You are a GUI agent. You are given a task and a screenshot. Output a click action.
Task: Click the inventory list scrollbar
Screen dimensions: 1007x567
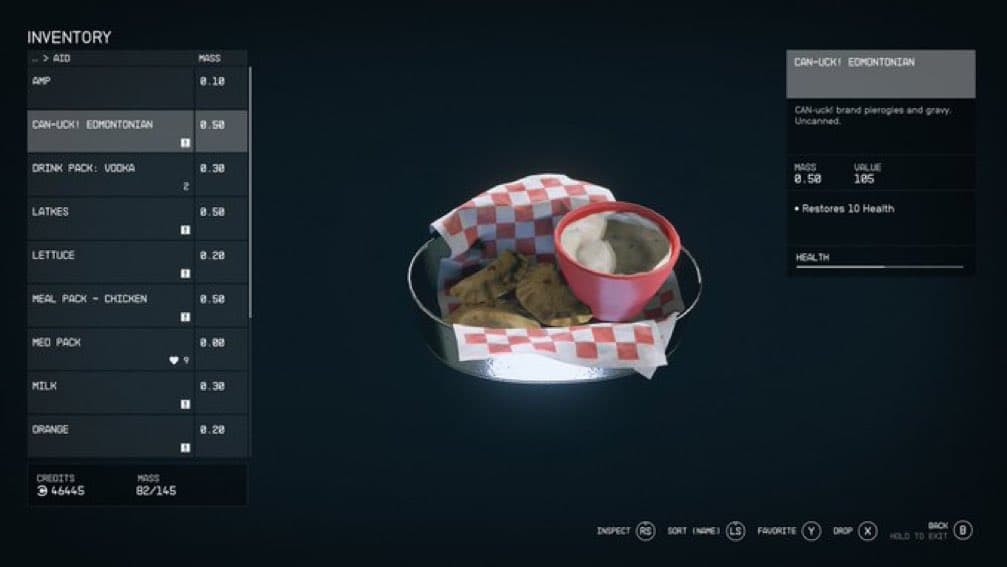pos(250,190)
